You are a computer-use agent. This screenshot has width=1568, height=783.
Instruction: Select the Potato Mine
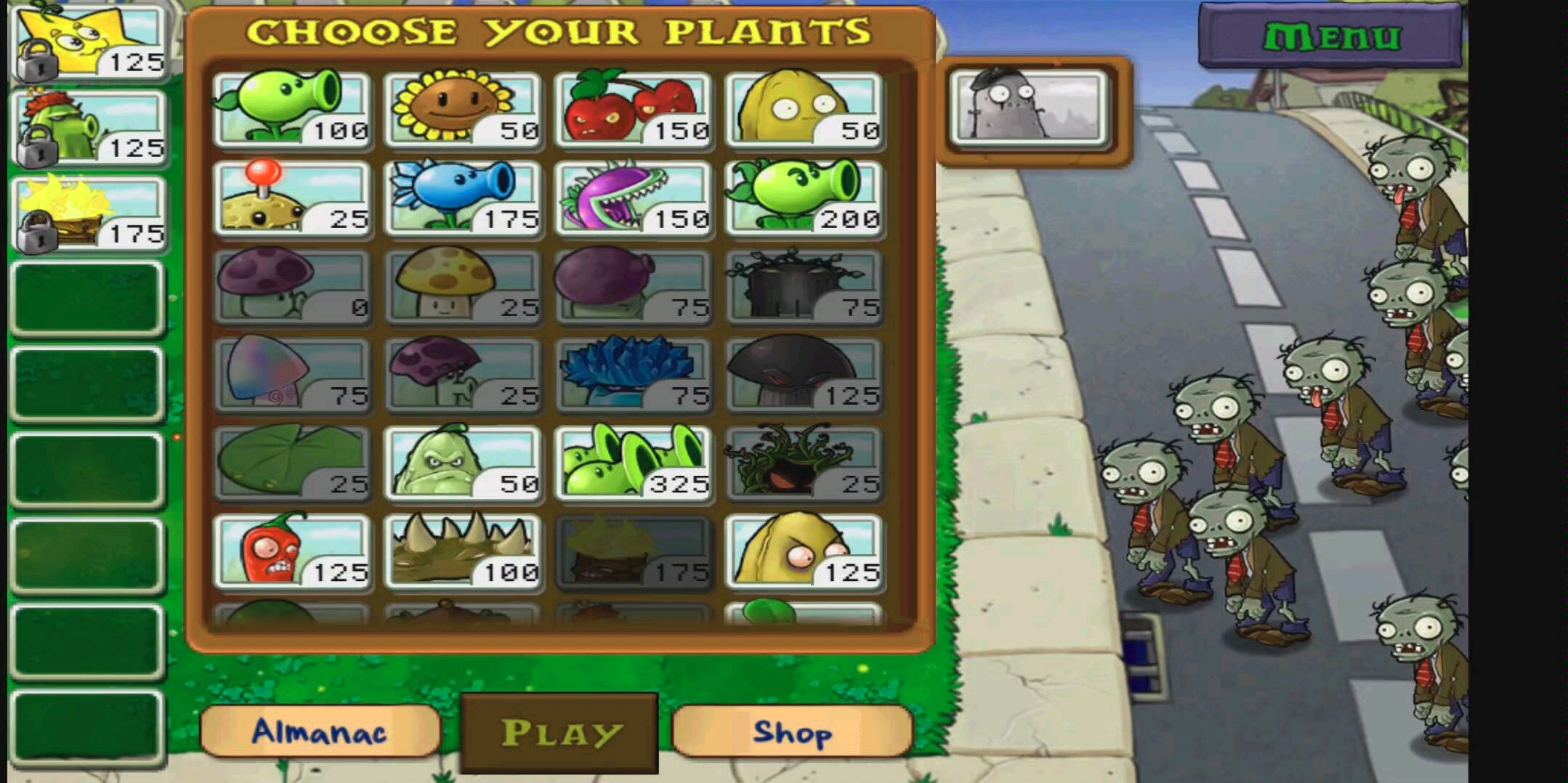[294, 200]
